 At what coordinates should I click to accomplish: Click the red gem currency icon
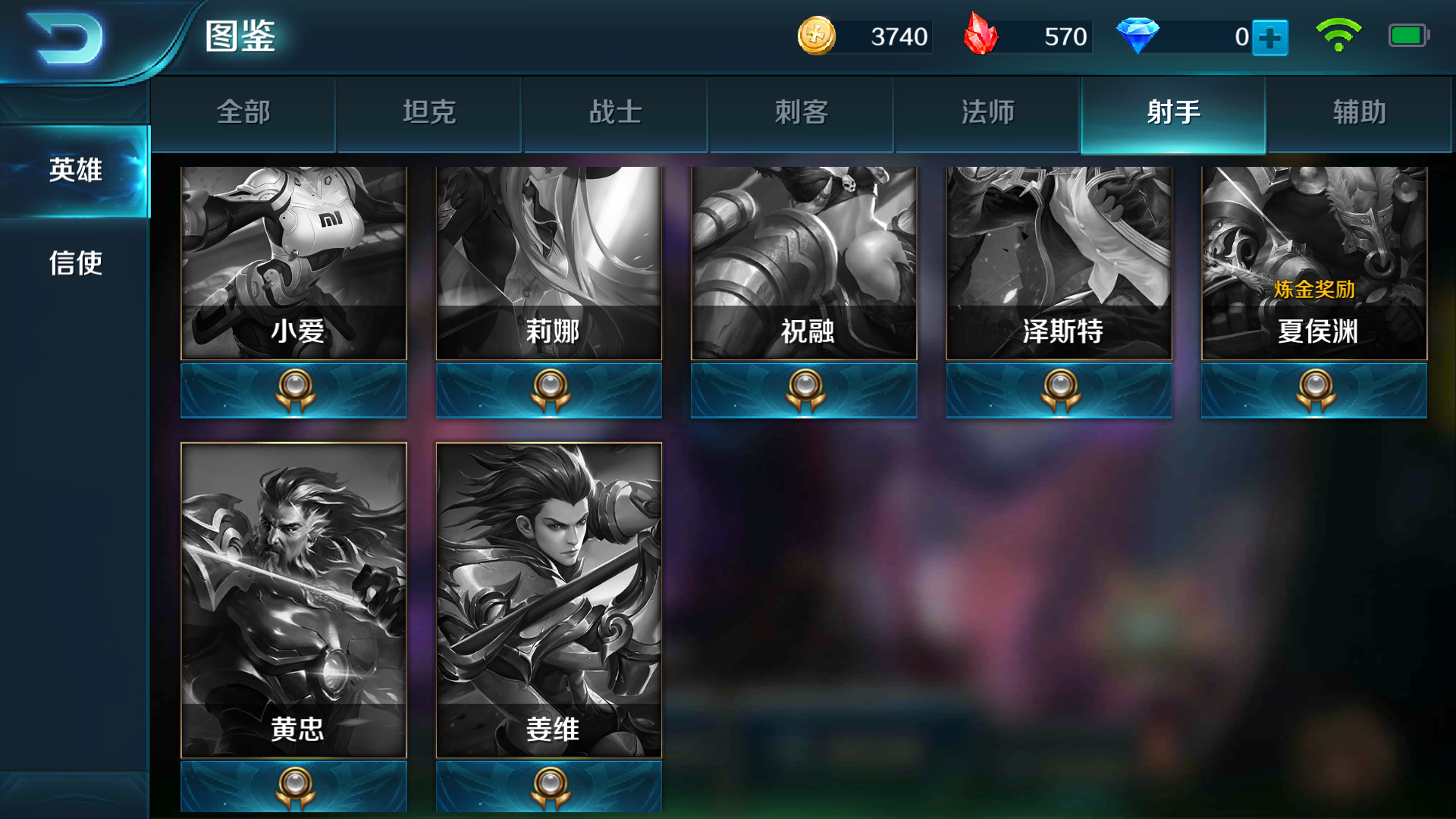[x=983, y=34]
